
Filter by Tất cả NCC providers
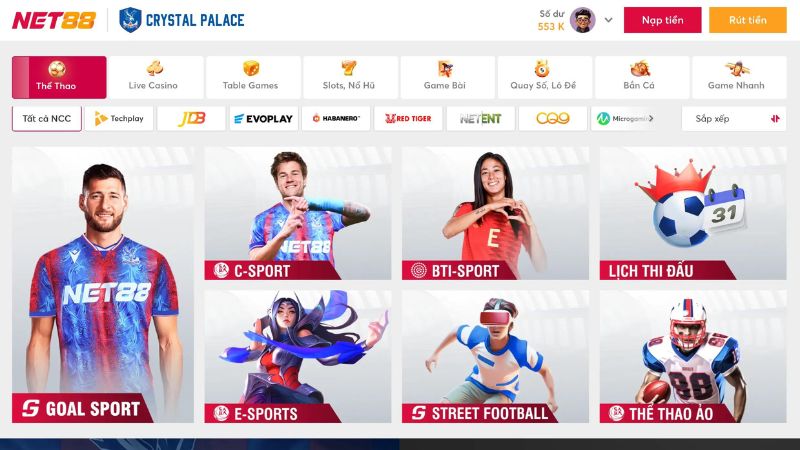(47, 118)
